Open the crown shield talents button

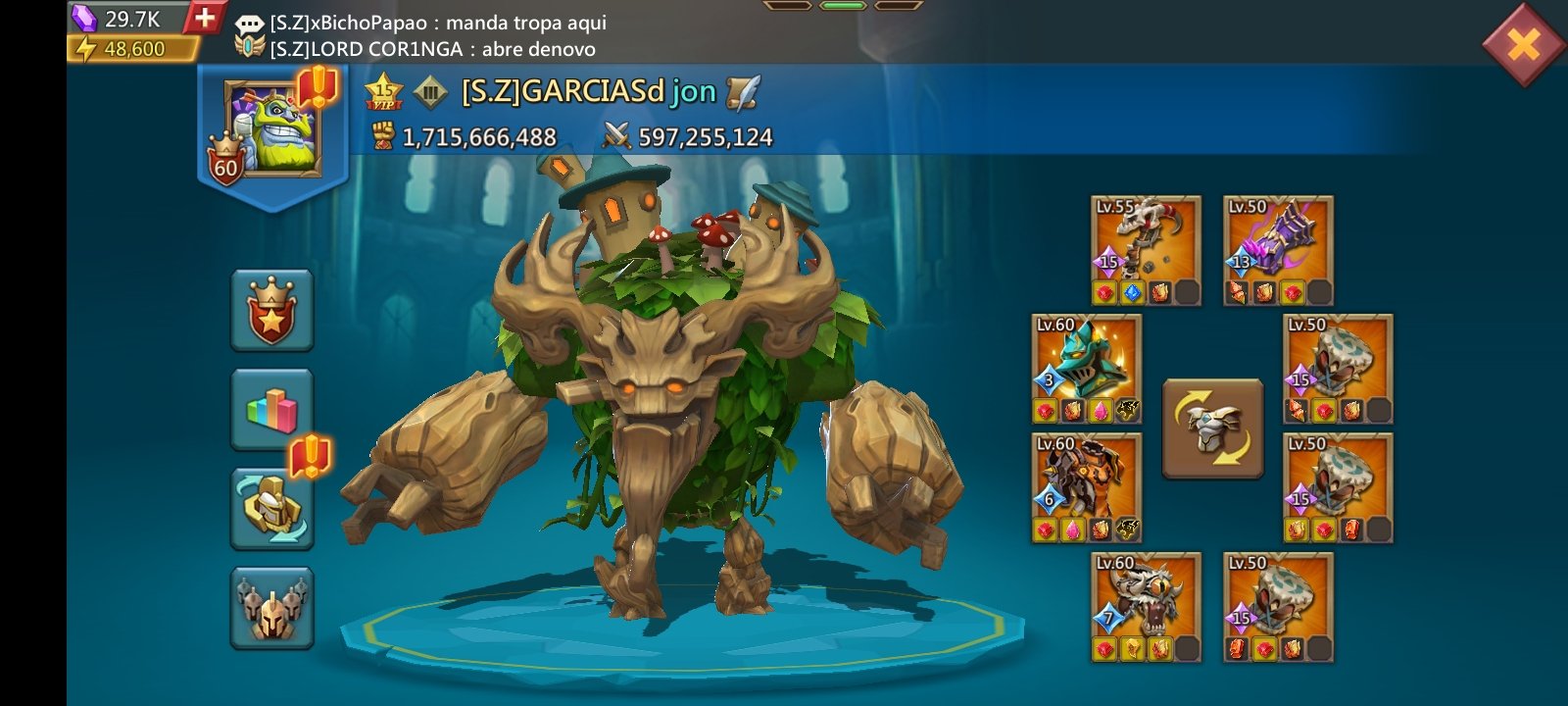271,310
